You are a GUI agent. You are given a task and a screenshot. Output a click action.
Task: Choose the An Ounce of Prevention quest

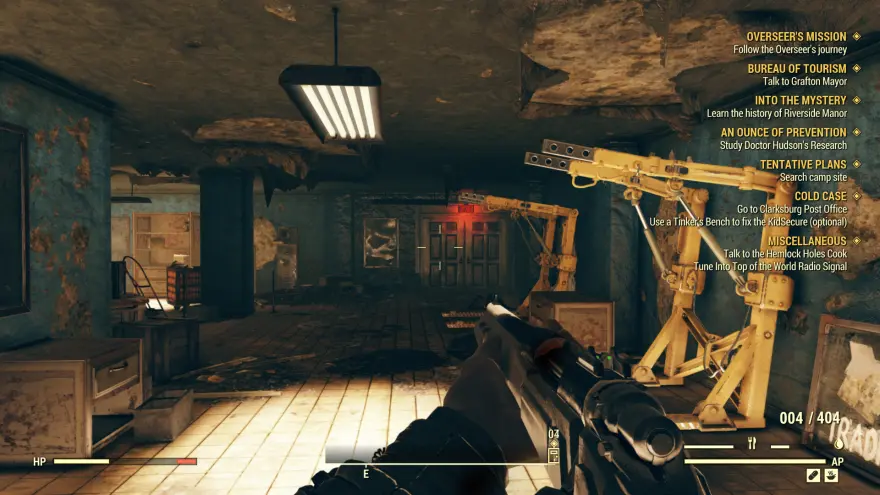click(783, 132)
